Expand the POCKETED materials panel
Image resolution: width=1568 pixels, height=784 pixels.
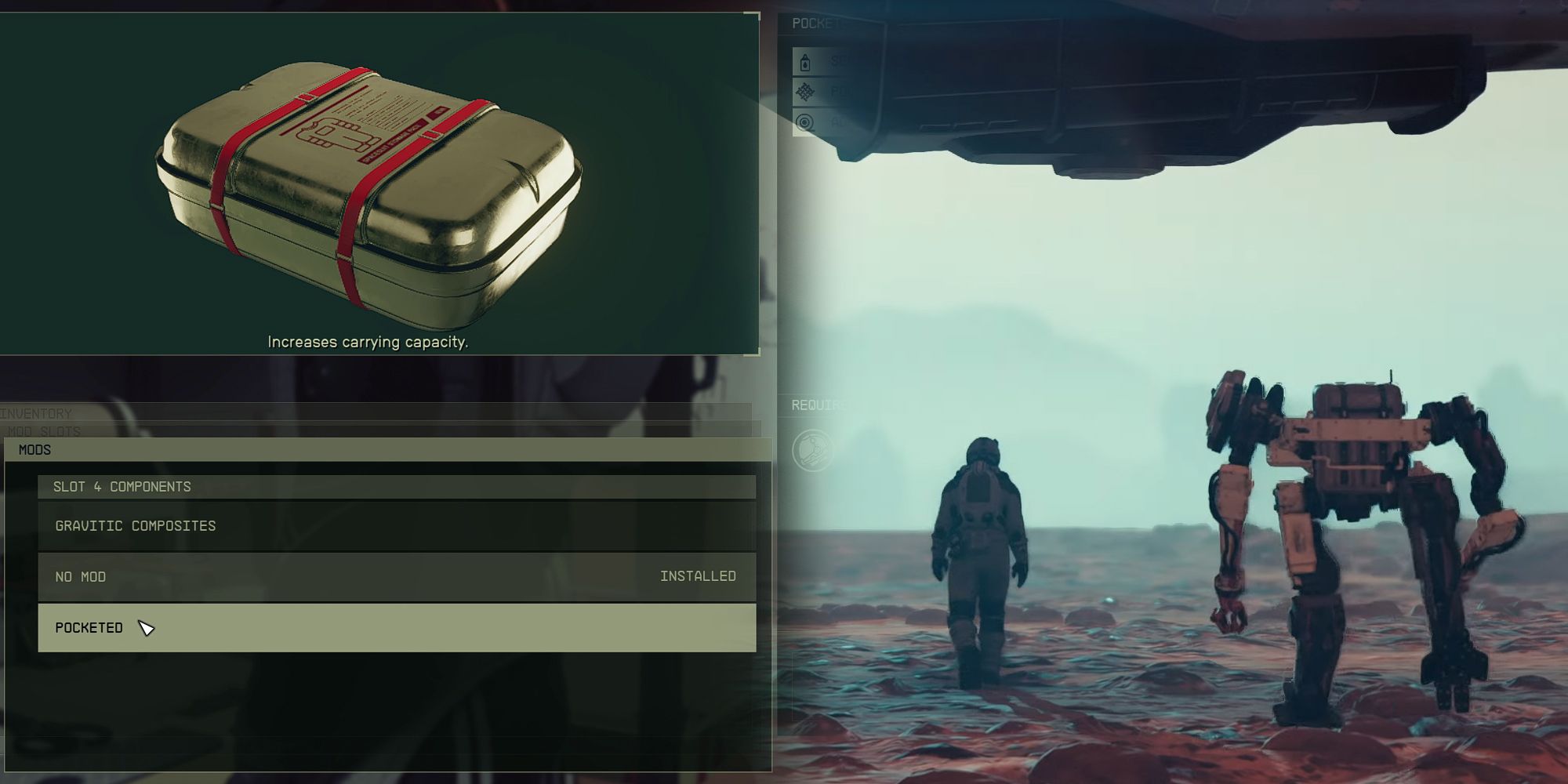(815, 24)
